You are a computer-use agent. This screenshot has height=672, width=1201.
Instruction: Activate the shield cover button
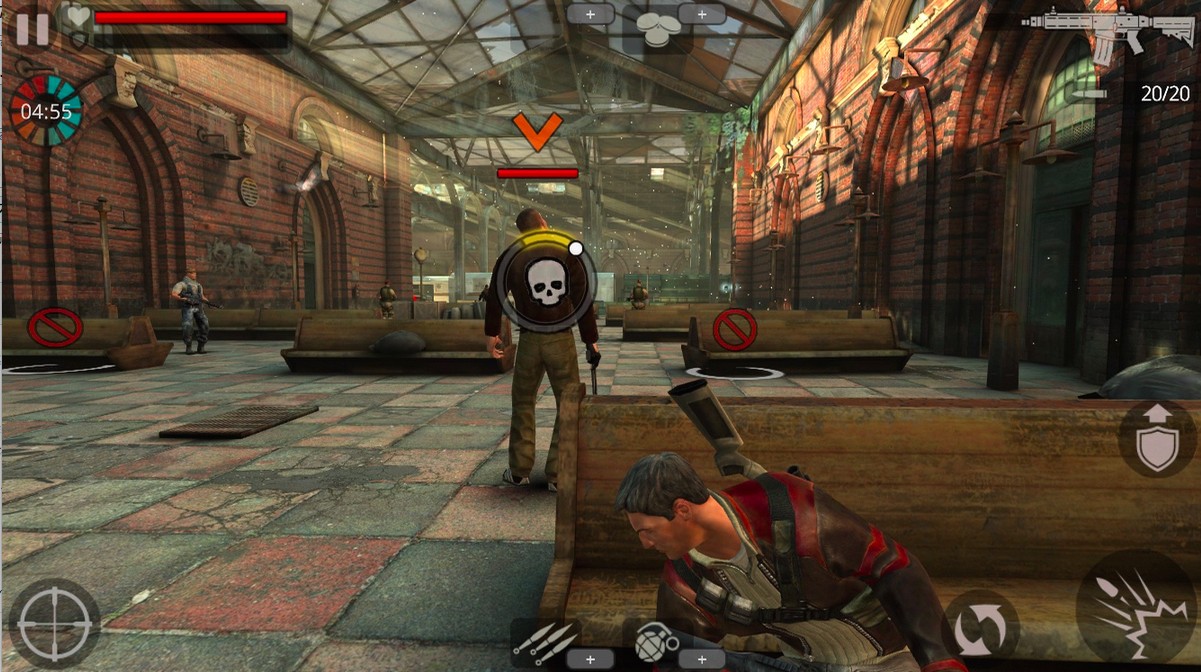pos(1157,440)
